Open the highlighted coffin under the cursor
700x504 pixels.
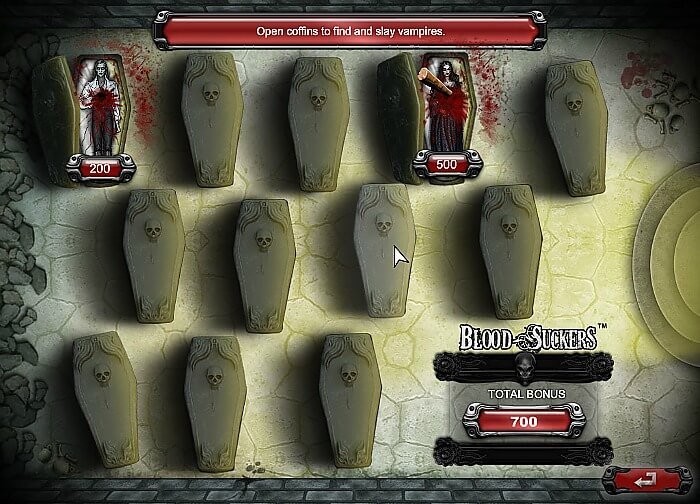(x=385, y=250)
